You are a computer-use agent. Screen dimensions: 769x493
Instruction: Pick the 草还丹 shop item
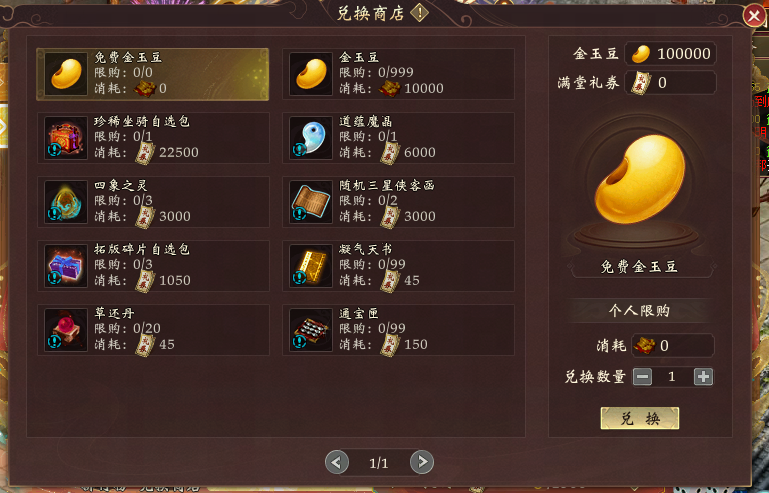point(152,329)
